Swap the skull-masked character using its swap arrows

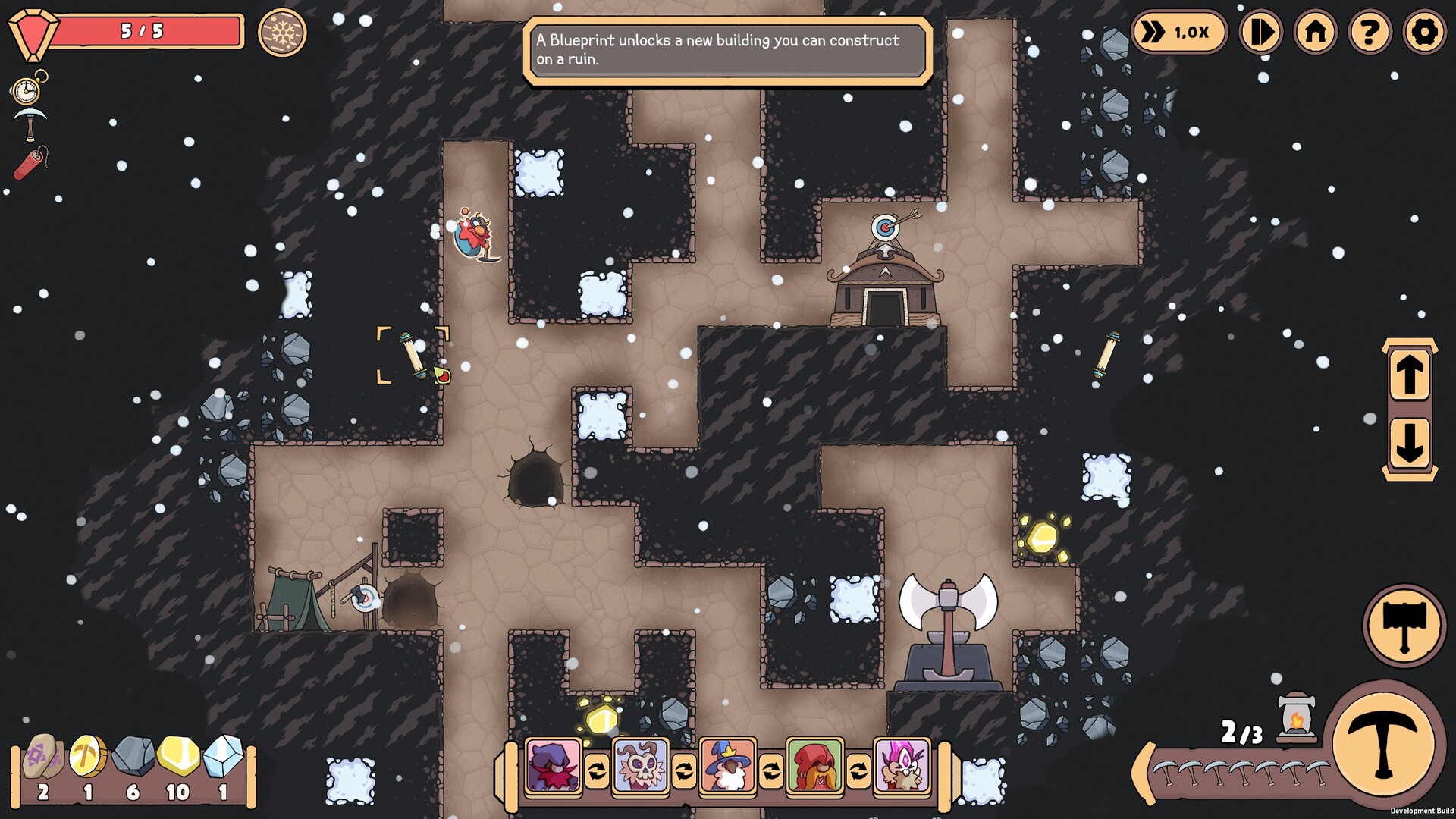pos(685,770)
